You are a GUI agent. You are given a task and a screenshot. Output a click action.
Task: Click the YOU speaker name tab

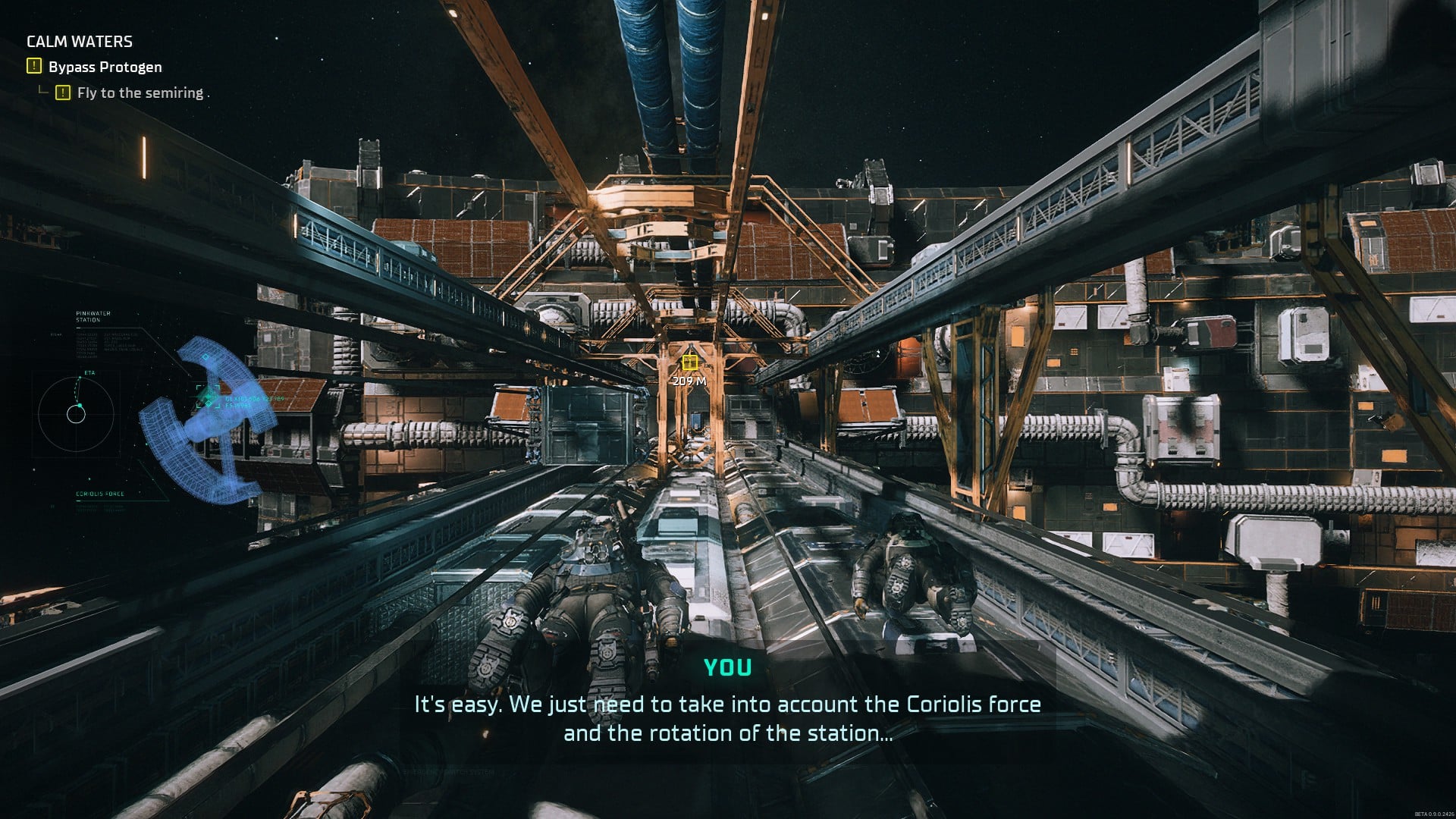[x=727, y=668]
